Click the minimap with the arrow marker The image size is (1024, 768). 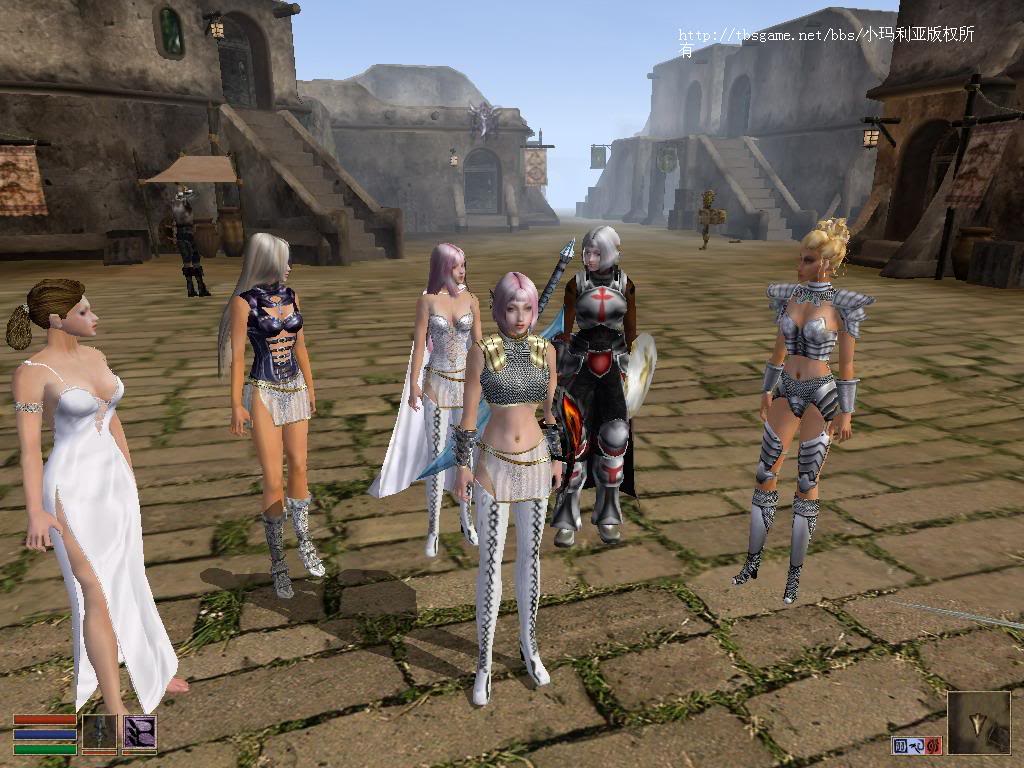point(978,723)
